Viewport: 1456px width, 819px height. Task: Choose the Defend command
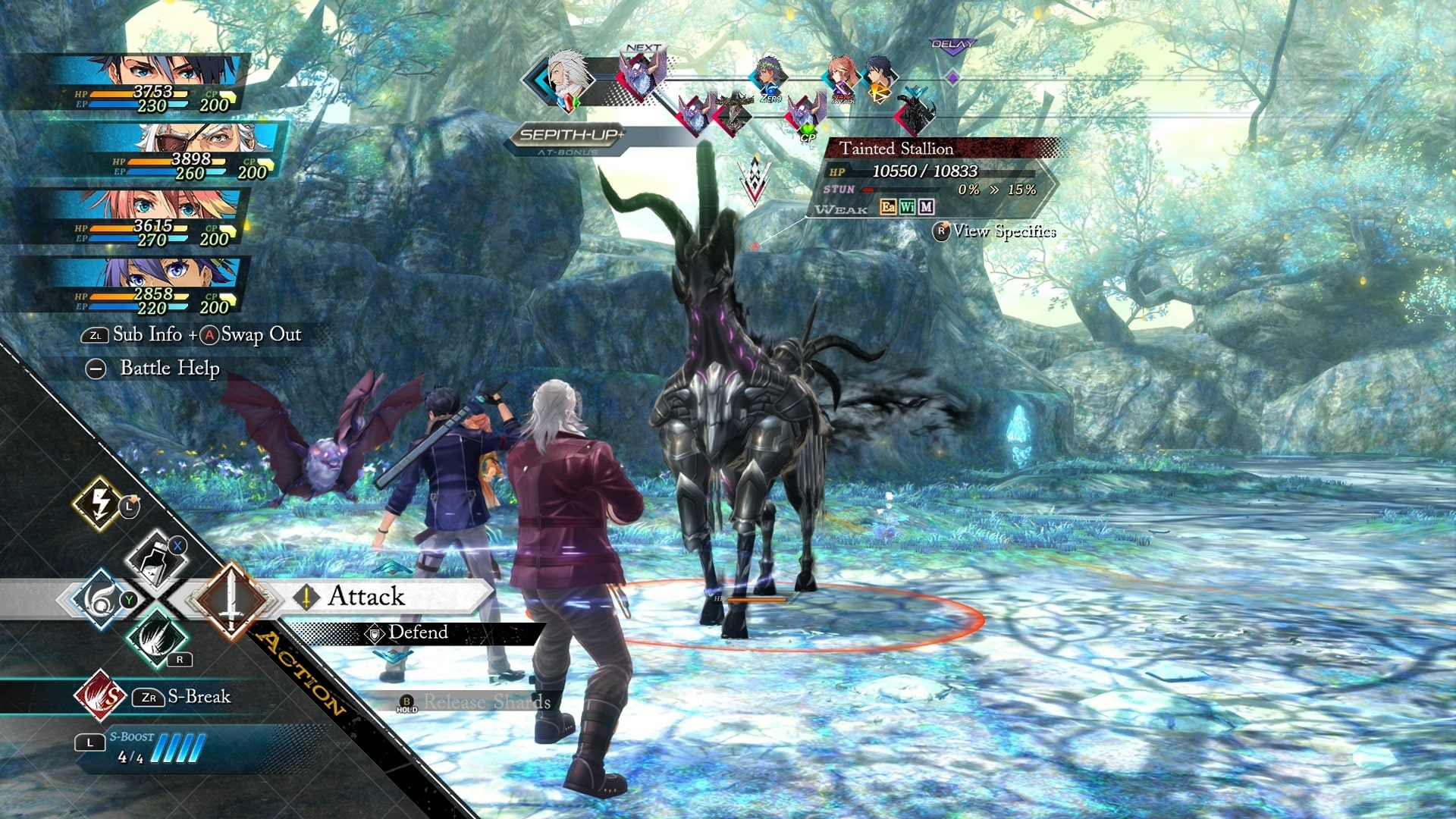417,632
